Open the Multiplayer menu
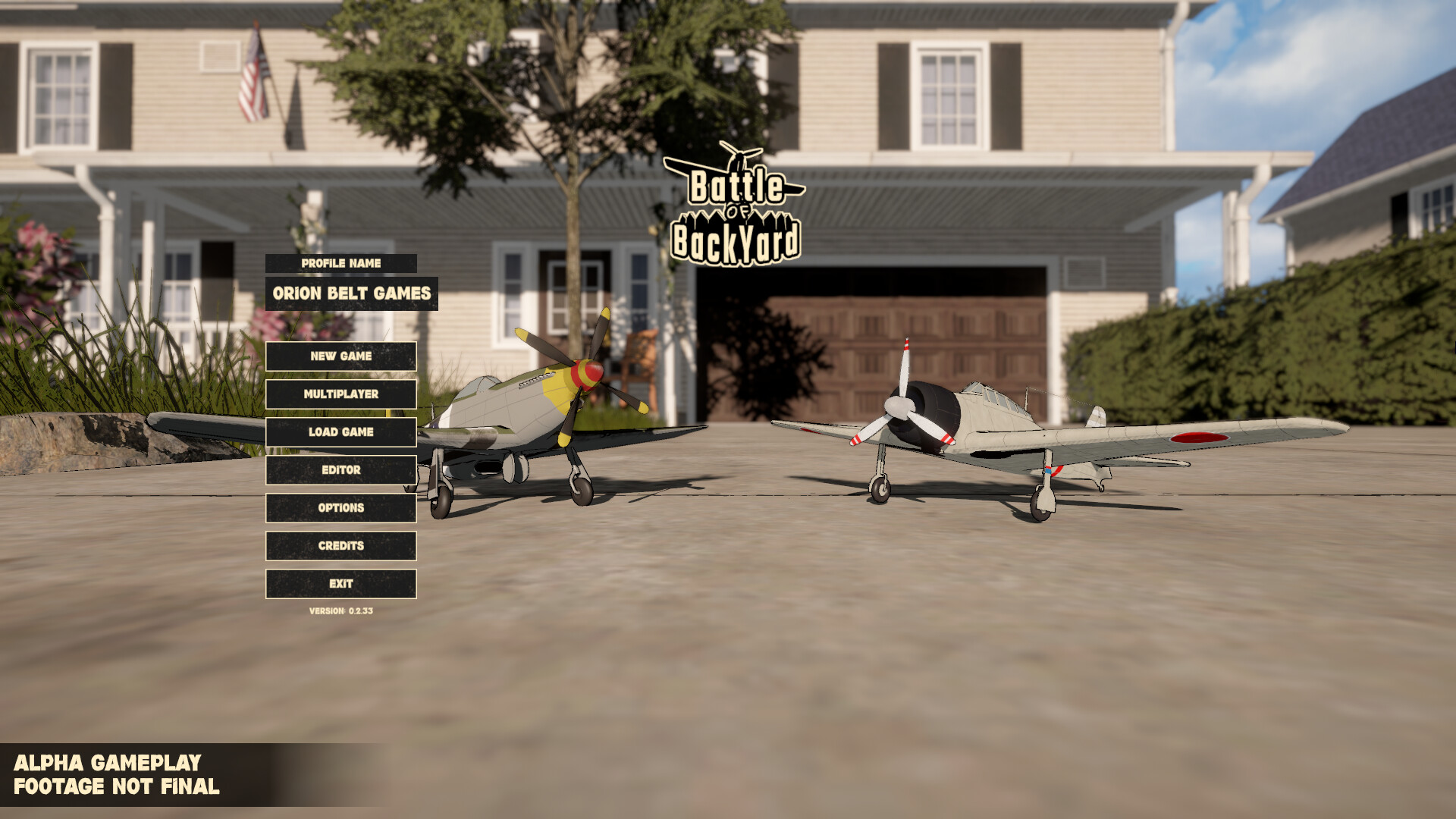This screenshot has width=1456, height=819. point(340,394)
